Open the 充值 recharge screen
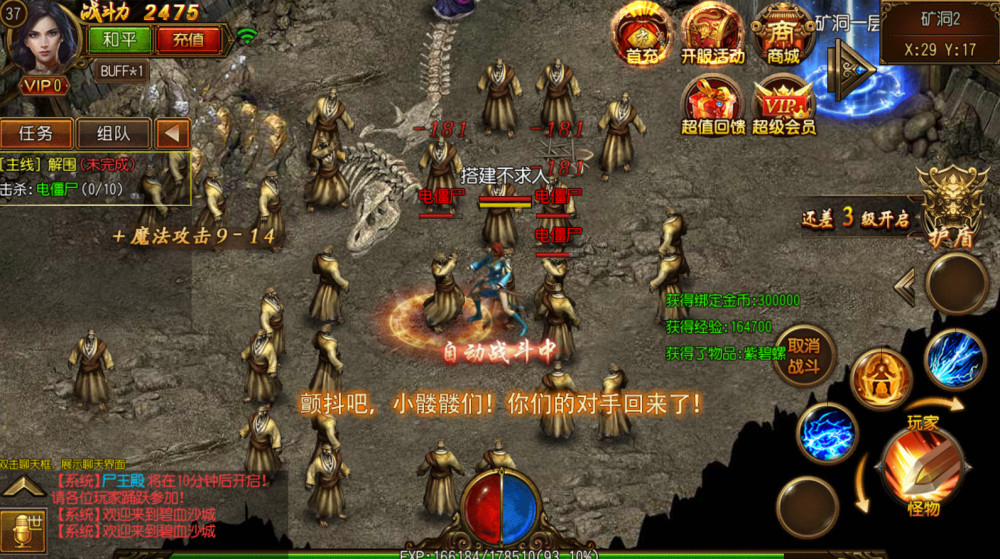The height and width of the screenshot is (559, 1000). click(188, 40)
